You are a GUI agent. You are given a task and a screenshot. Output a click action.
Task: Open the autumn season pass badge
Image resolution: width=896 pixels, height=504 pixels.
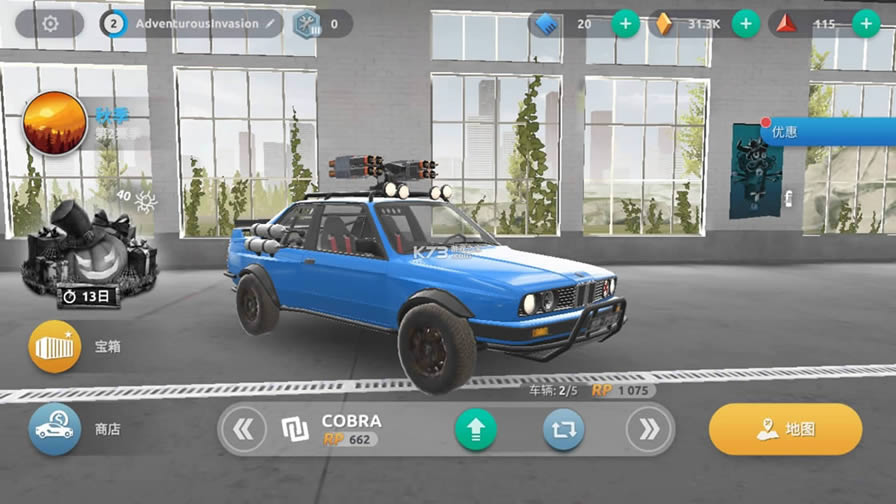click(x=55, y=124)
